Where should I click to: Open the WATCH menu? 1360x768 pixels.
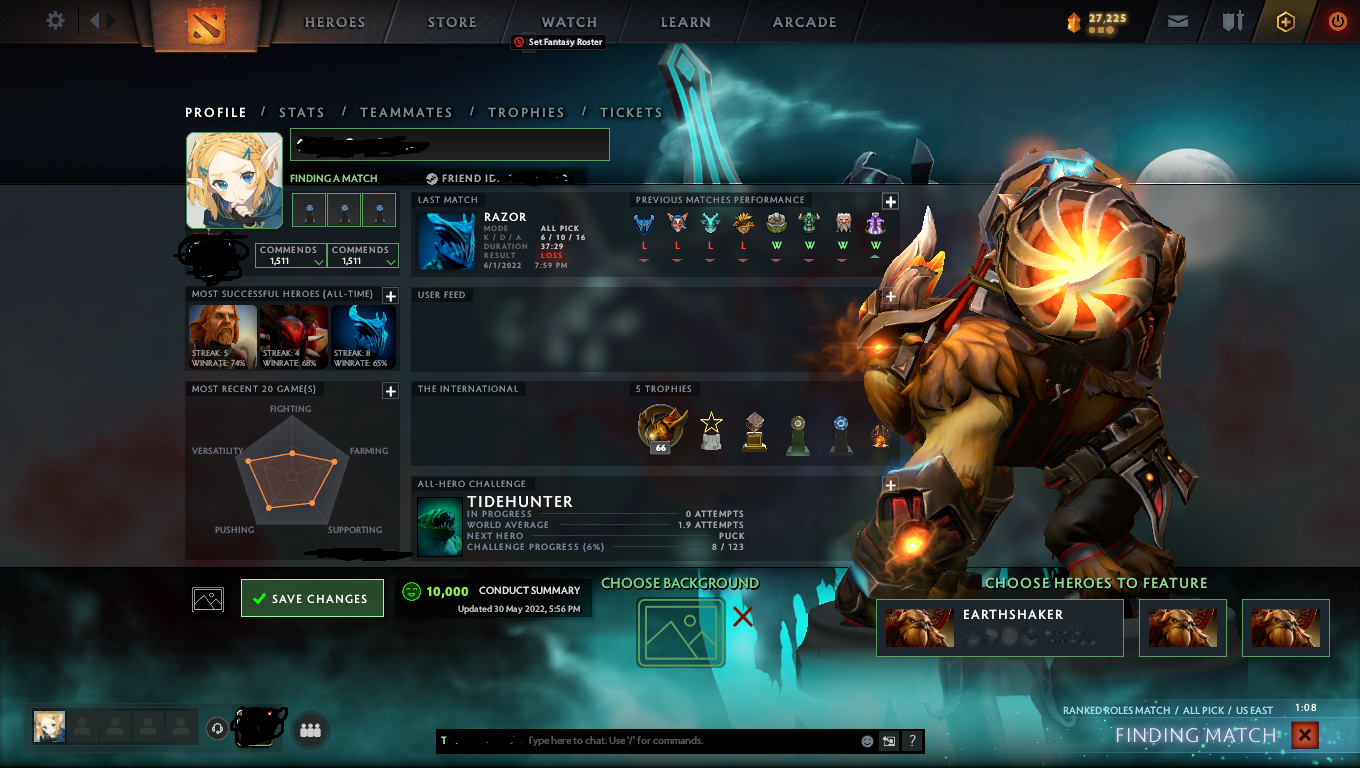click(569, 21)
